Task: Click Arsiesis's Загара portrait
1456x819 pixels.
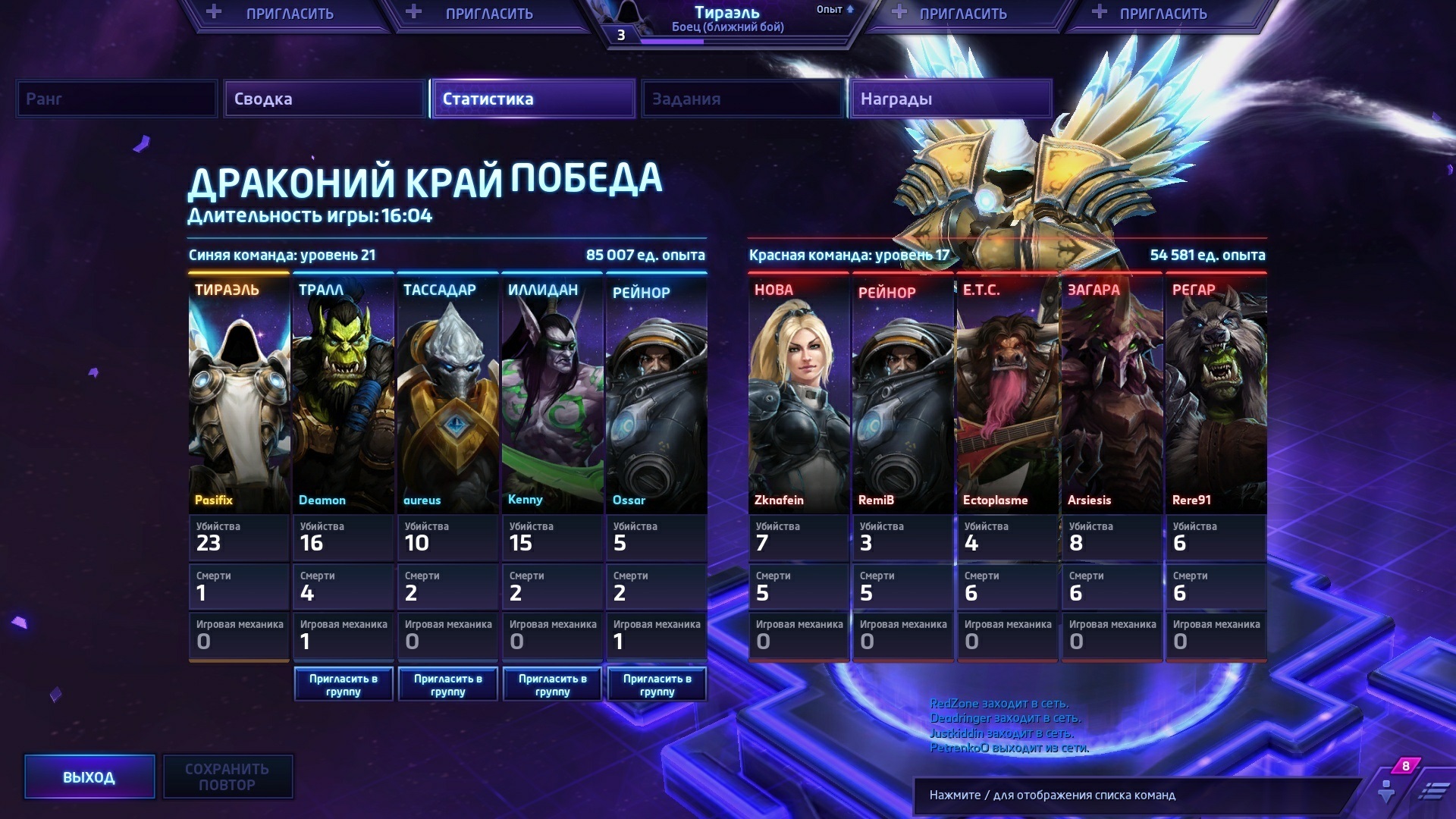Action: 1112,394
